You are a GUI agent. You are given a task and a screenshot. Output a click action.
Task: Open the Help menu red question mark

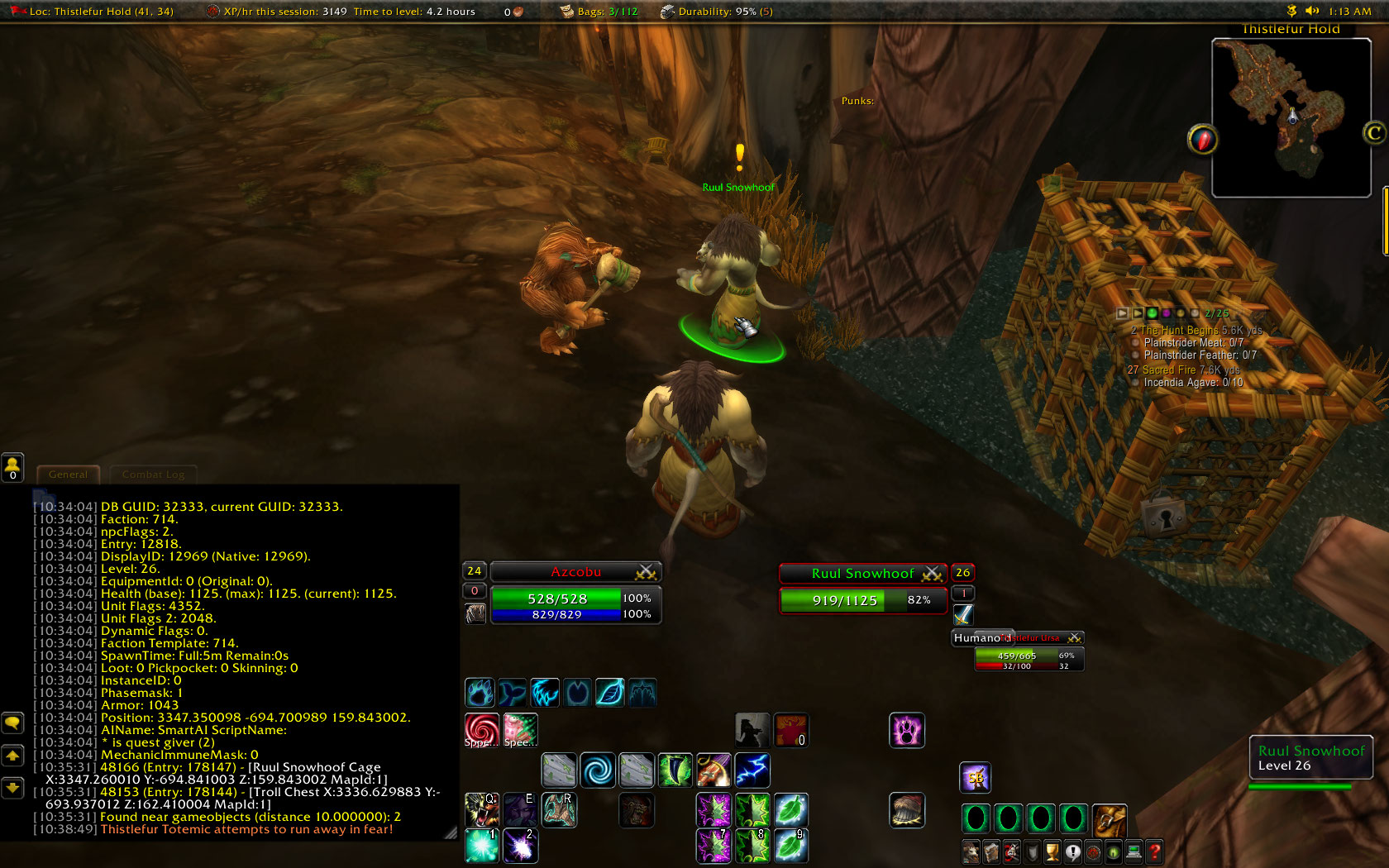1153,851
